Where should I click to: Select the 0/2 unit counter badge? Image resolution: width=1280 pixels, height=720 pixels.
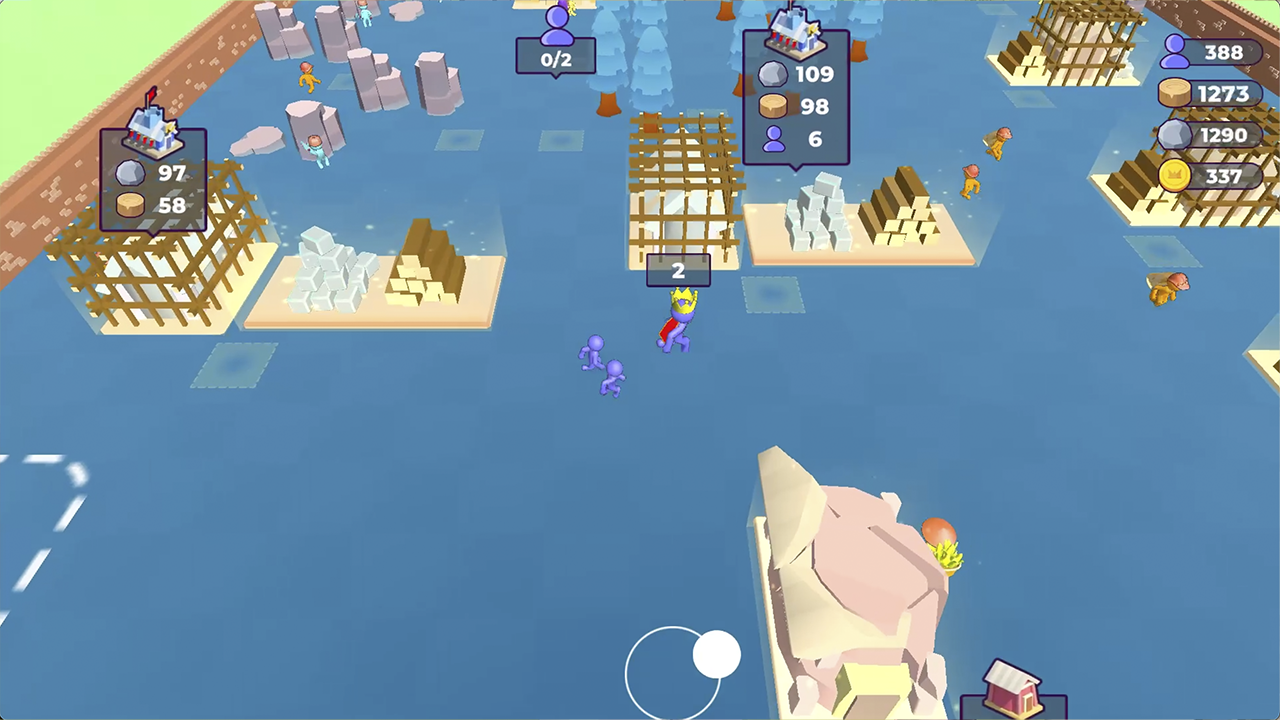[x=556, y=59]
